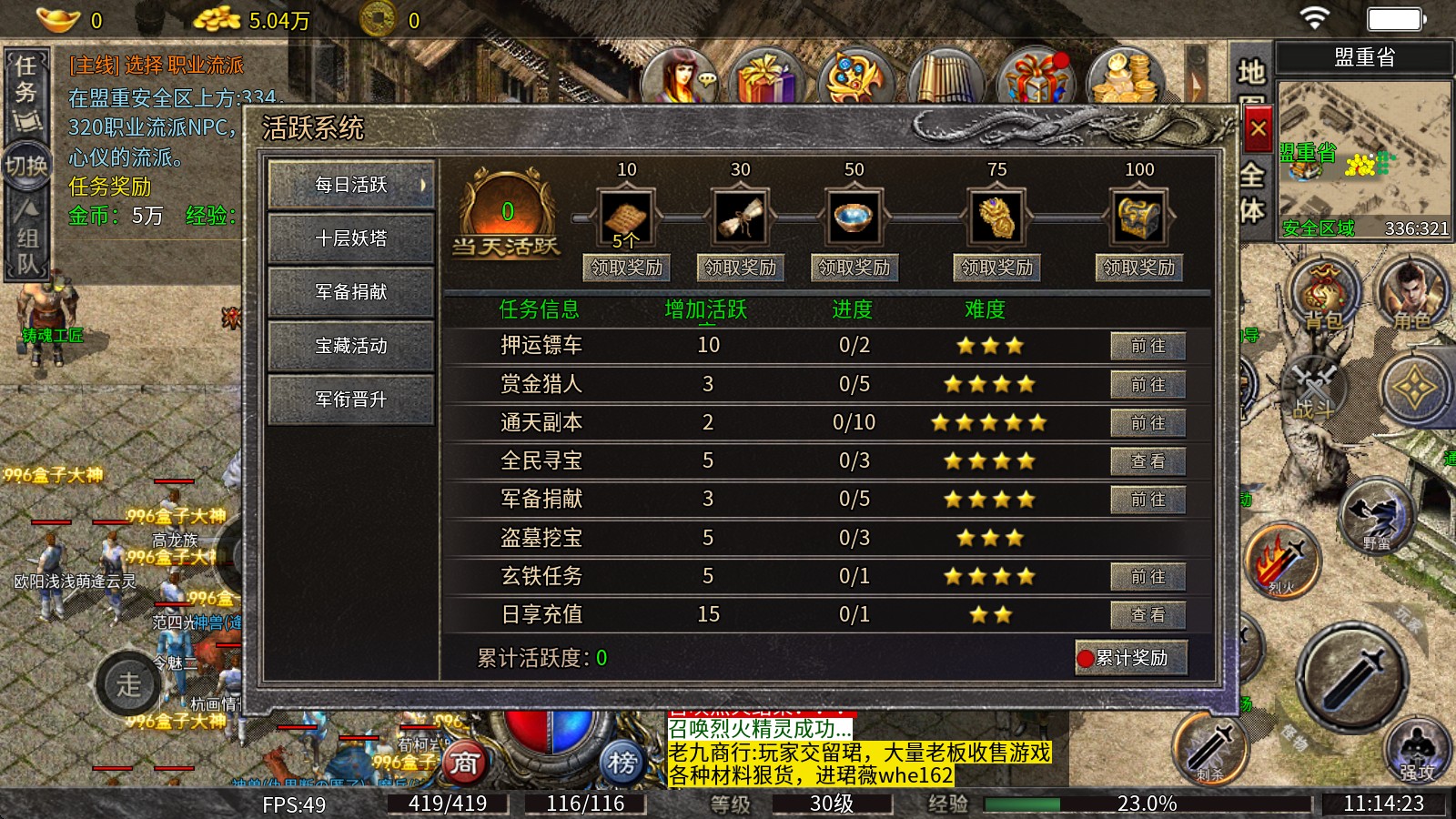Open the 盟重省 minimap

pos(1364,159)
